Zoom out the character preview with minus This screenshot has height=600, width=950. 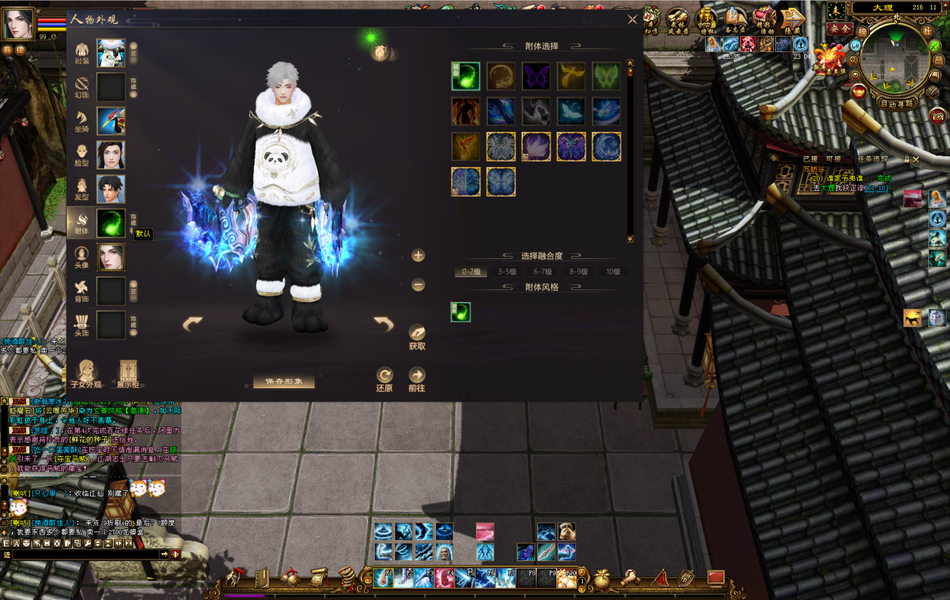[x=418, y=285]
